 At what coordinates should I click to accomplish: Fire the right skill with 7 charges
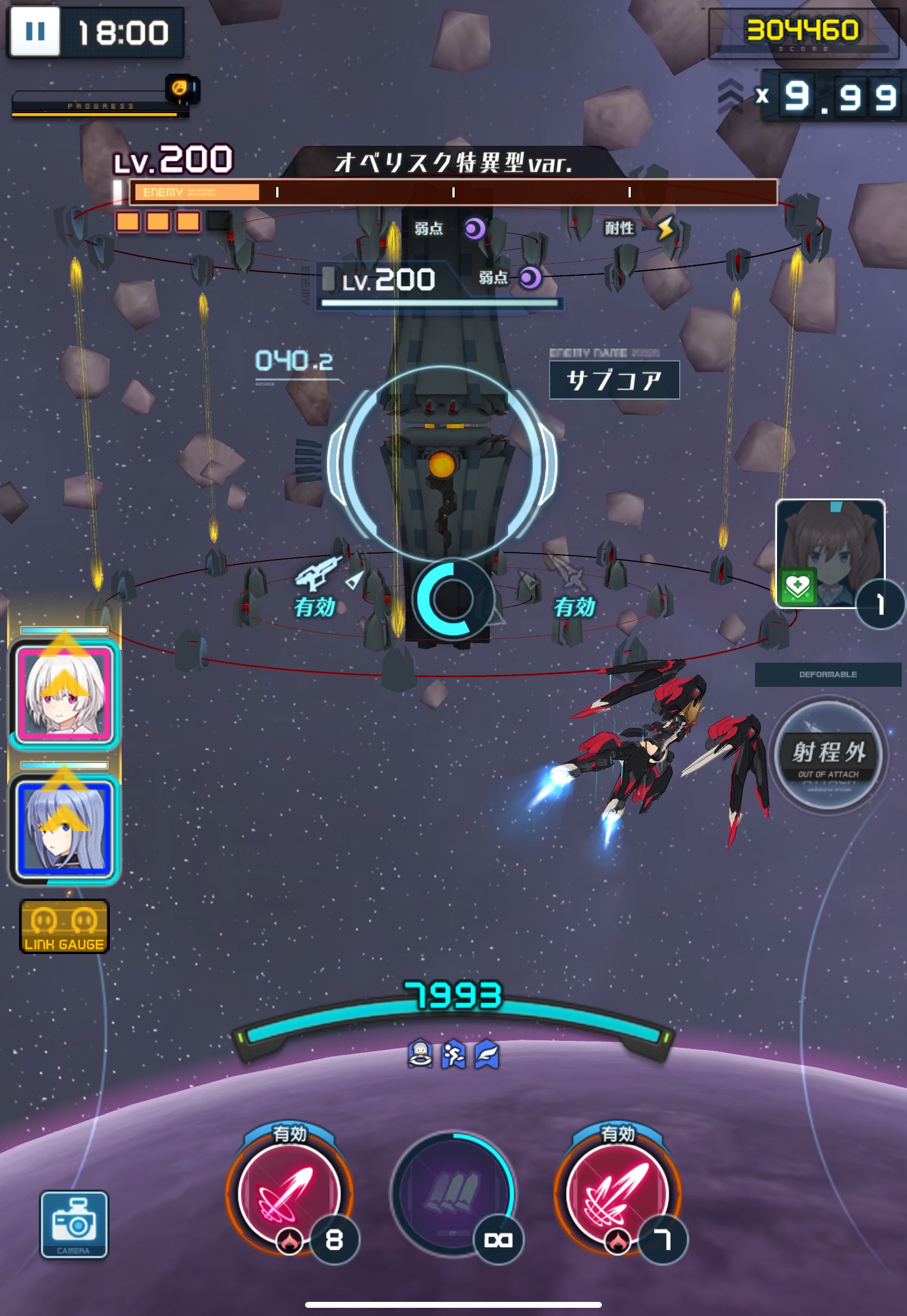[x=617, y=1192]
